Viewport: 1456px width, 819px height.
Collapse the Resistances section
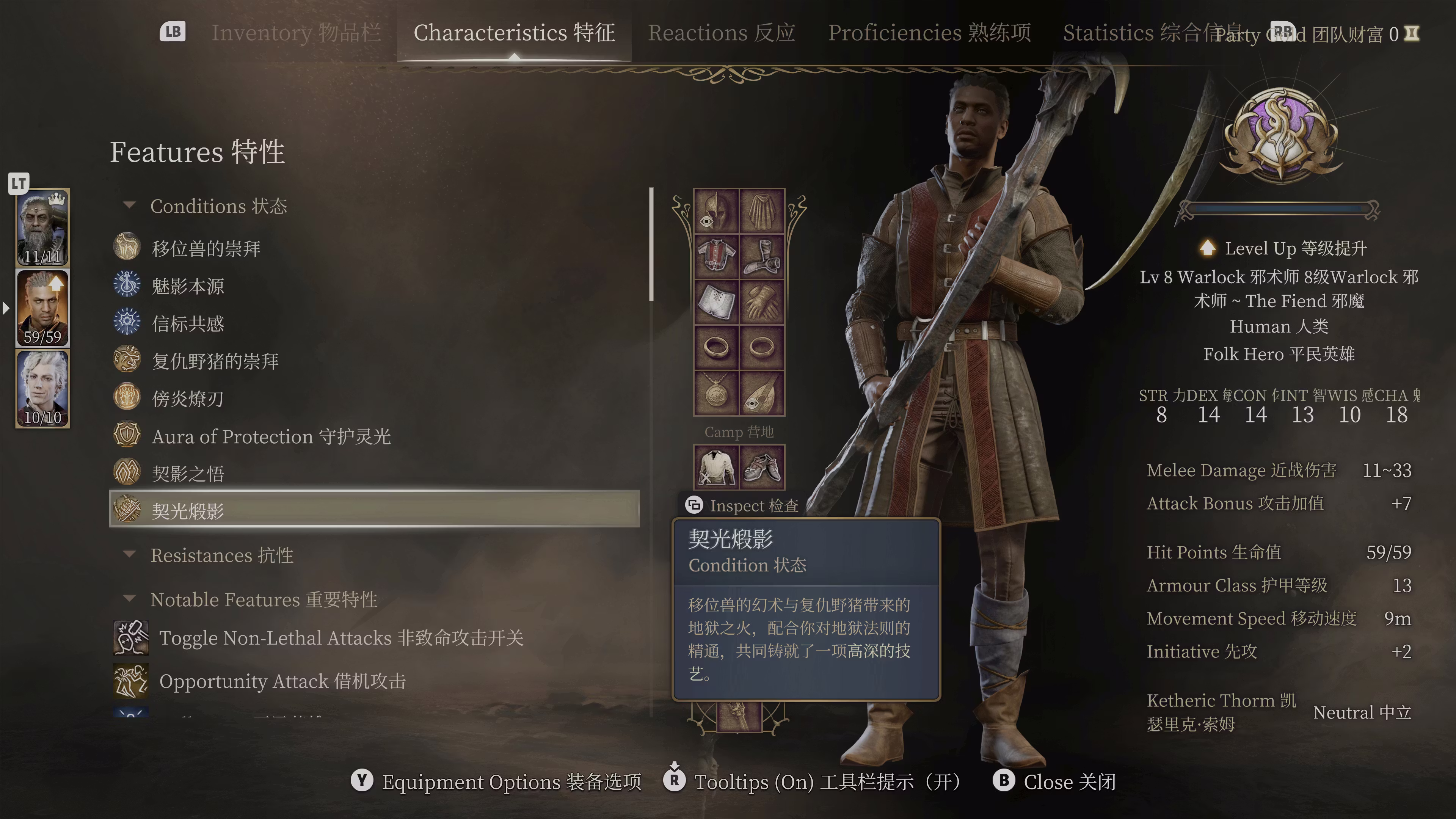point(130,554)
